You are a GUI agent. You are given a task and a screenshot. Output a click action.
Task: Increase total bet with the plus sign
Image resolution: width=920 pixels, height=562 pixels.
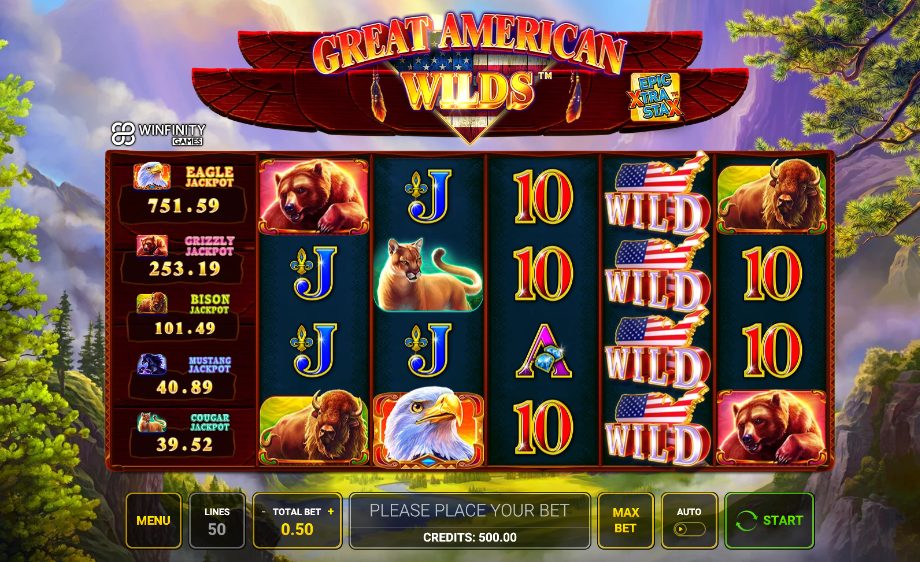pos(330,511)
